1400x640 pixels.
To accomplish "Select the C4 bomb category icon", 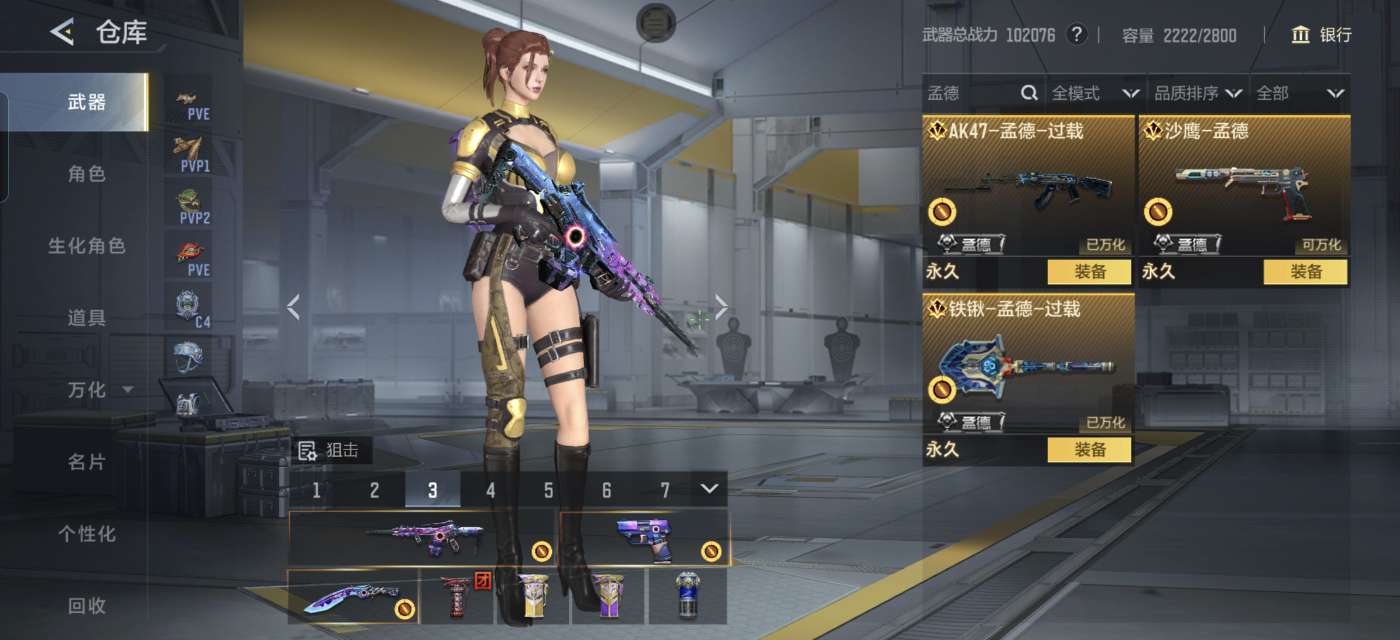I will click(188, 306).
